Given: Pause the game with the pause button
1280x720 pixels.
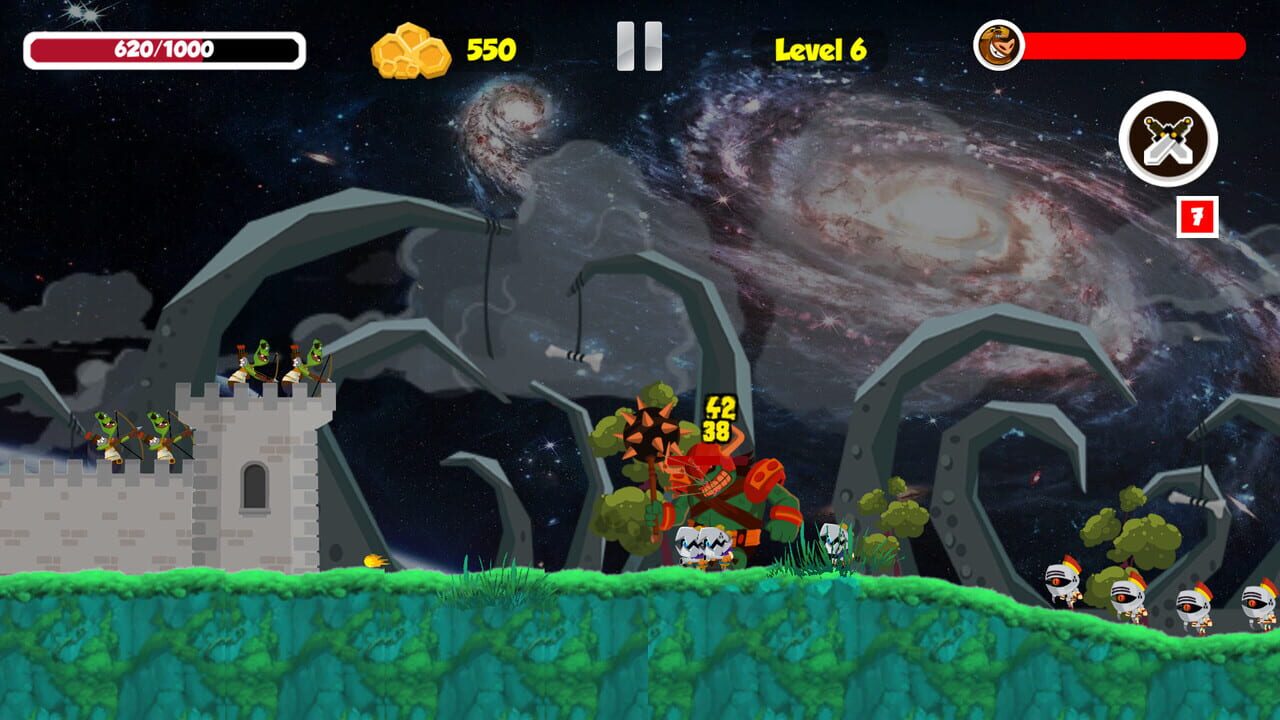Looking at the screenshot, I should [641, 47].
